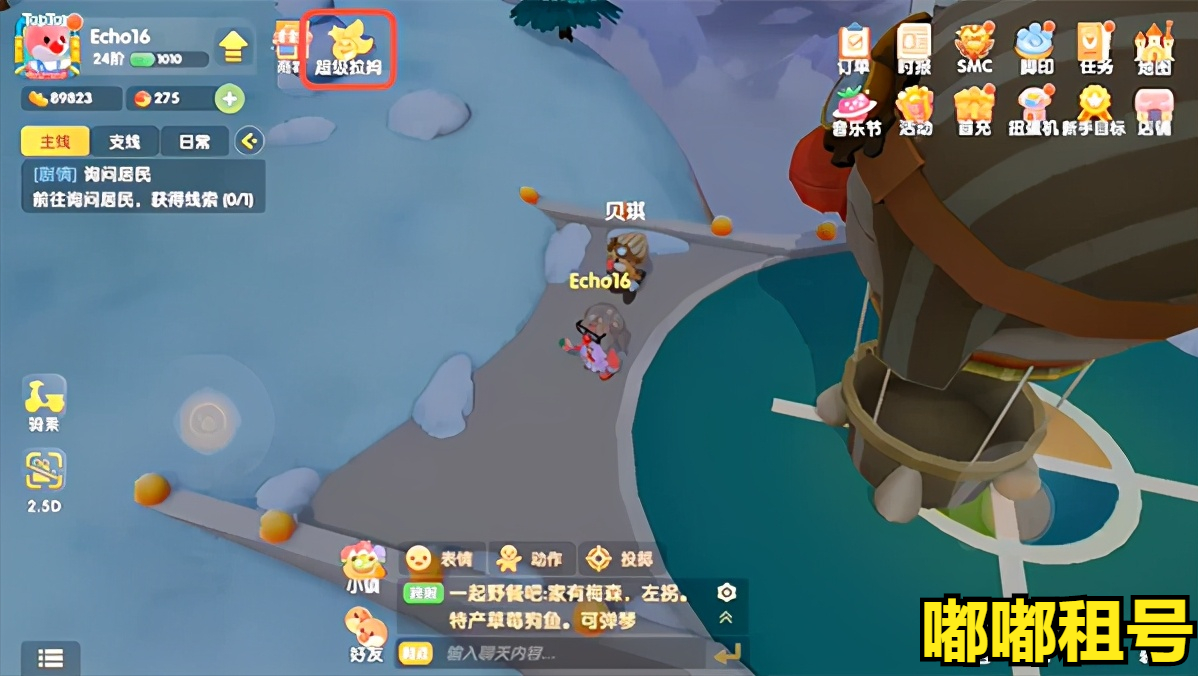This screenshot has height=676, width=1198.
Task: Open the 表情 emoji panel
Action: [x=441, y=558]
